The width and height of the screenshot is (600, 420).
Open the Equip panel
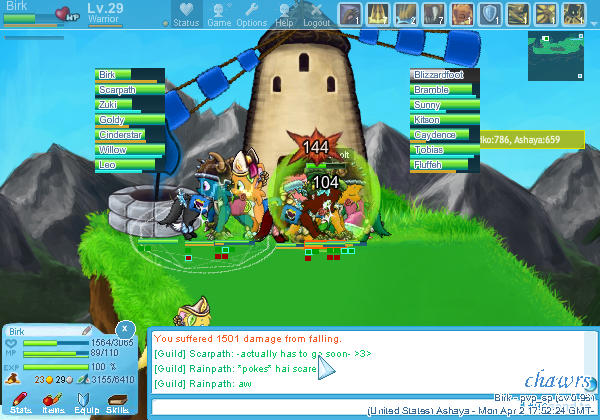[x=85, y=400]
